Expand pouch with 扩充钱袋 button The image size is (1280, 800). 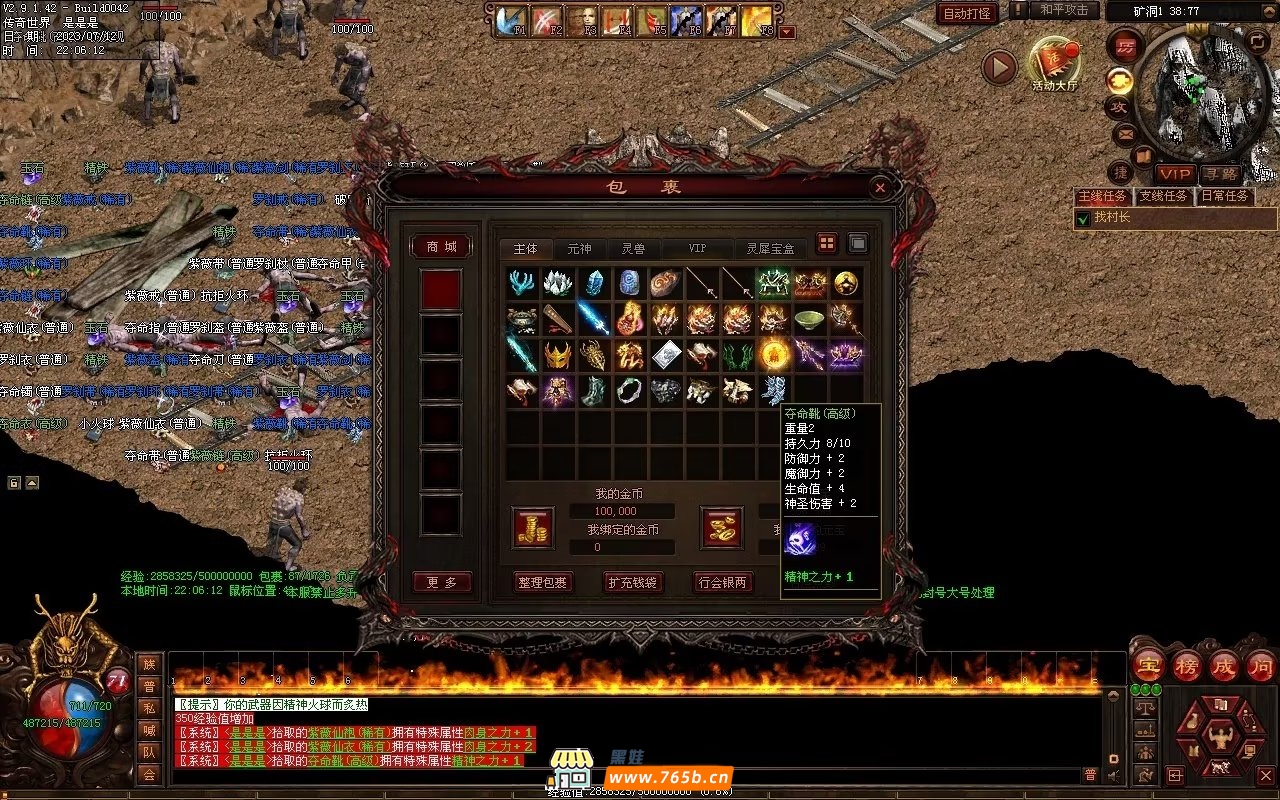point(633,582)
